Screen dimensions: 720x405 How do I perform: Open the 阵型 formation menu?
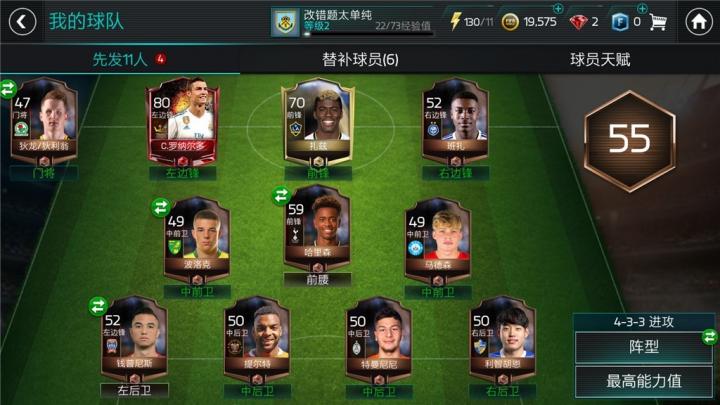coord(645,347)
